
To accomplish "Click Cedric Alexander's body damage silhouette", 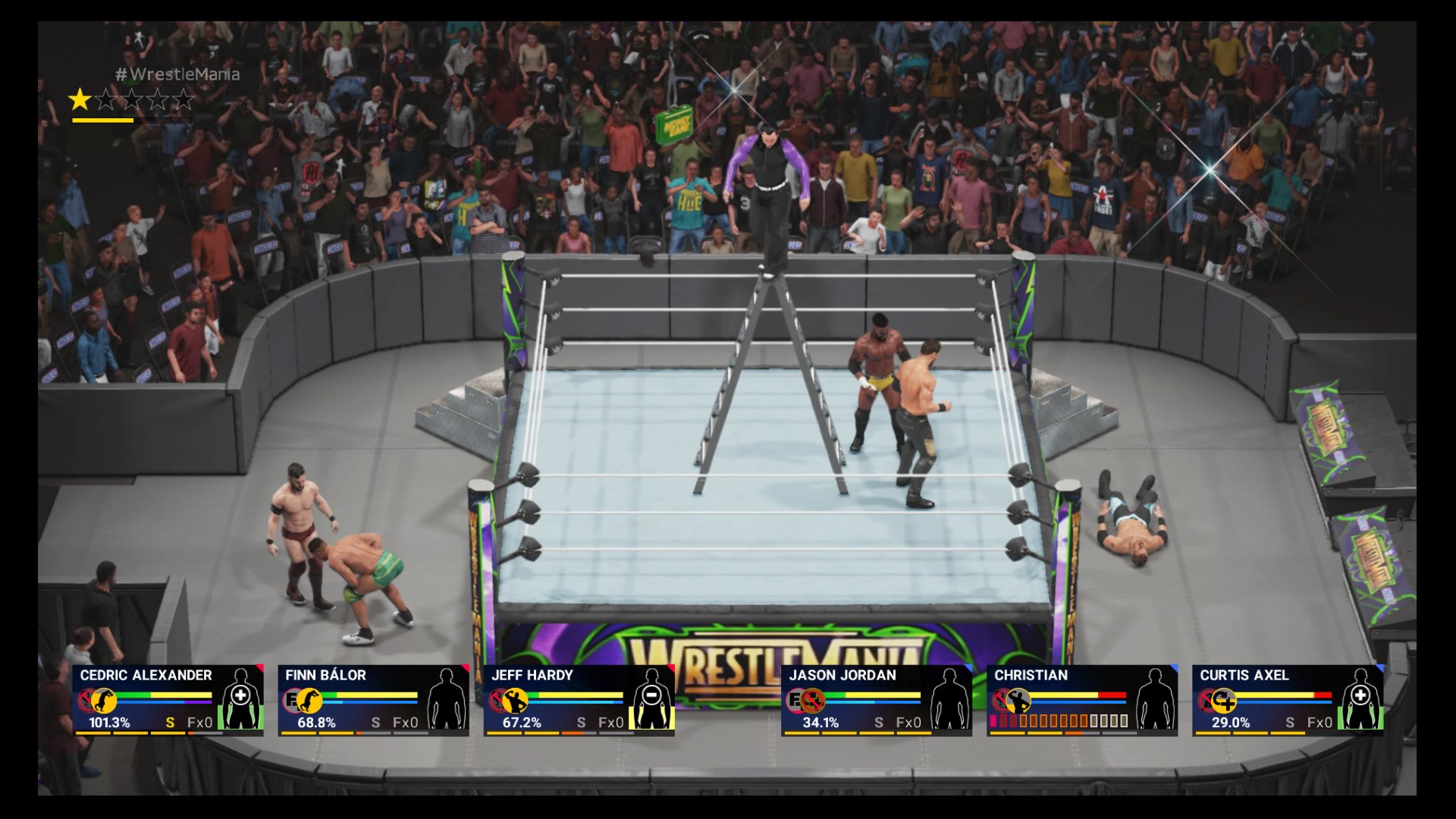I will click(x=240, y=699).
